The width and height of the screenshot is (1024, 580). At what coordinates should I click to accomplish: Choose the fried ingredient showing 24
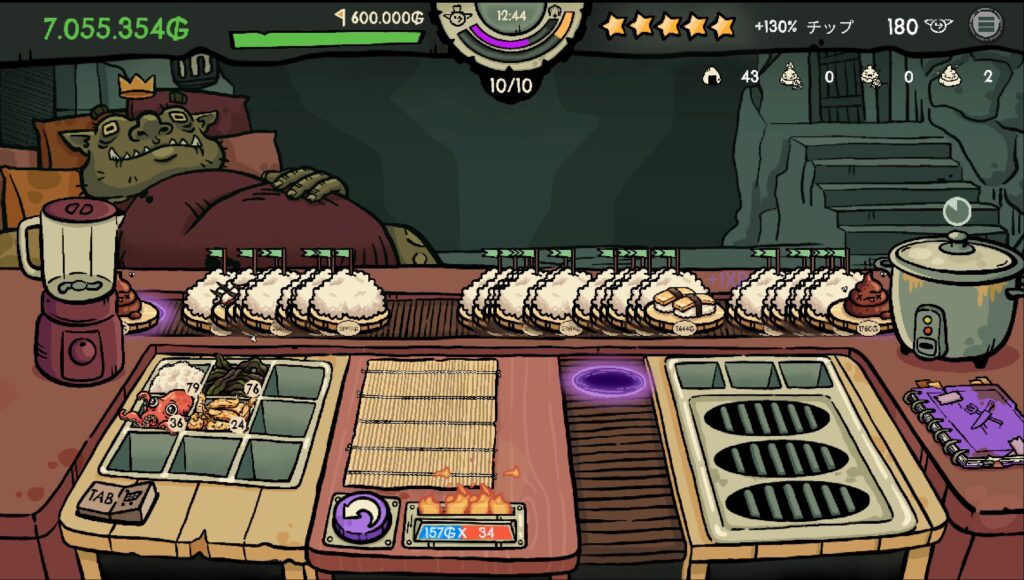pyautogui.click(x=222, y=413)
